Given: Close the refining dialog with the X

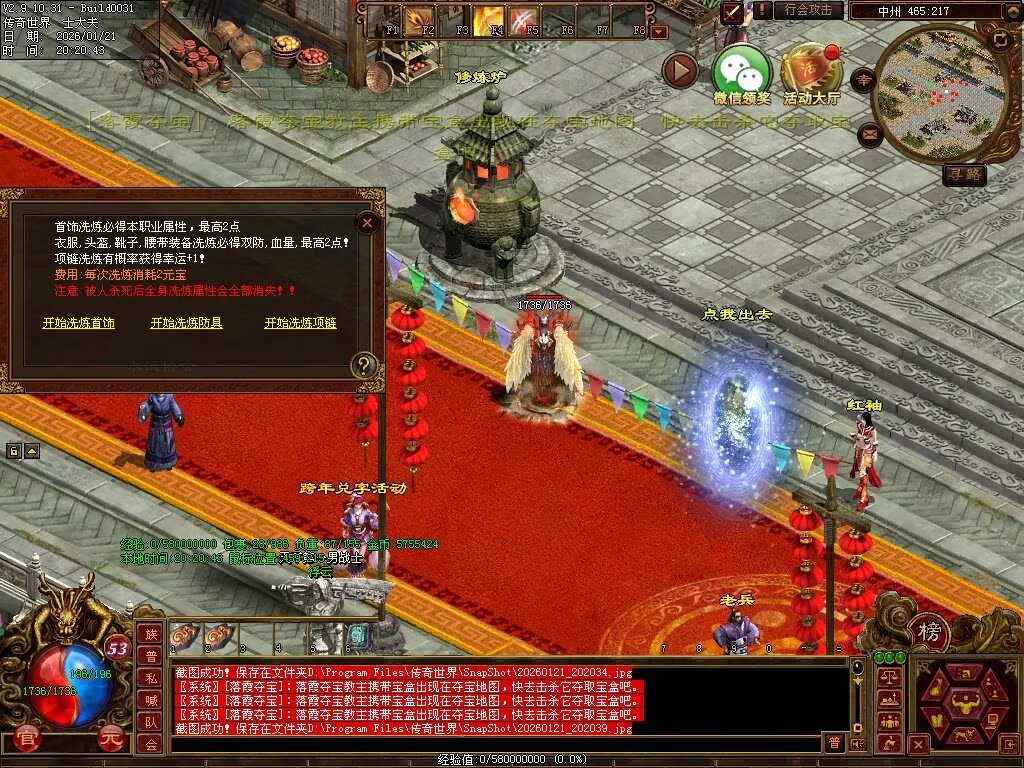Looking at the screenshot, I should click(368, 222).
